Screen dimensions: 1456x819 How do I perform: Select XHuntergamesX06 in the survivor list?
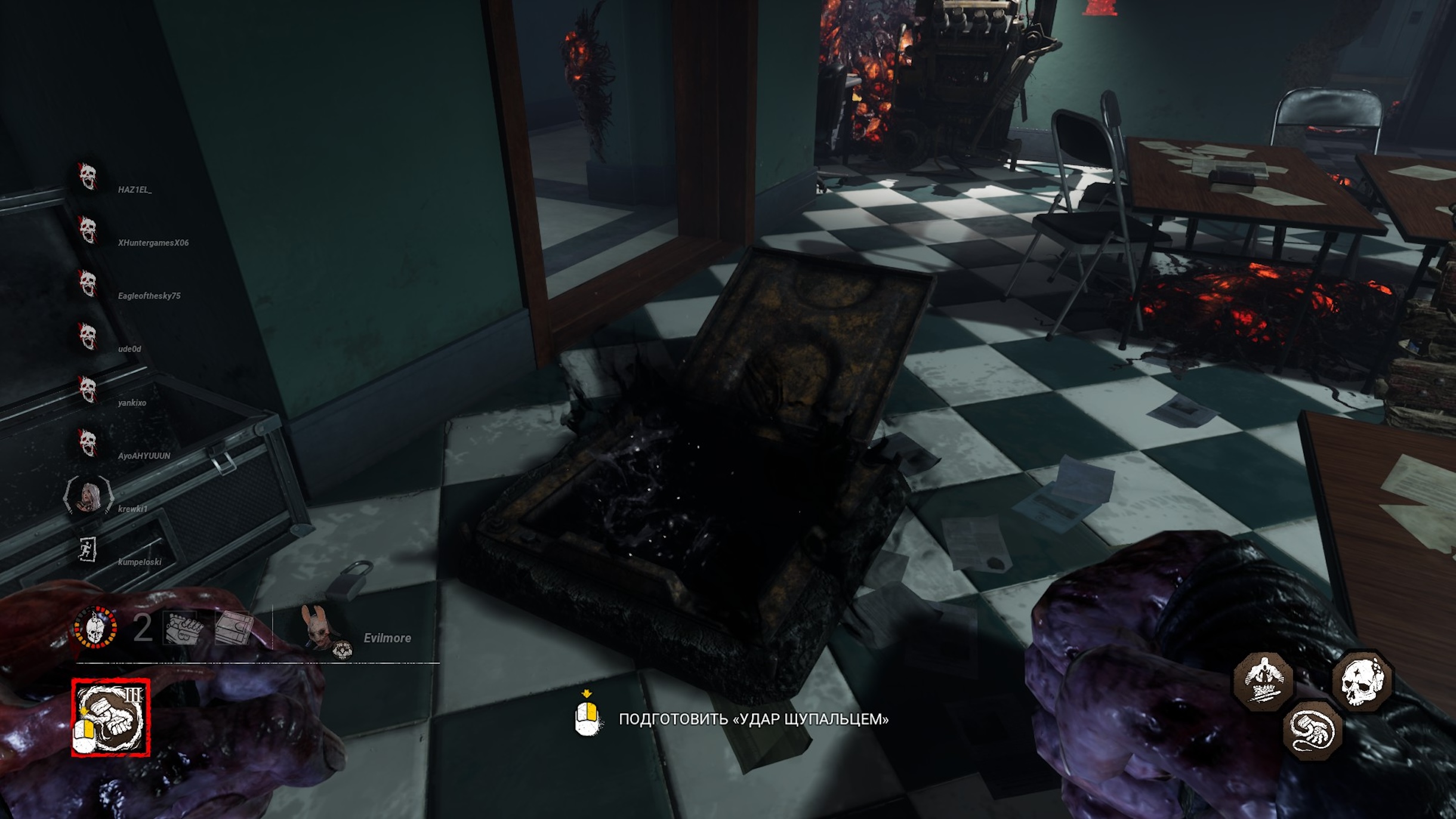(x=153, y=243)
